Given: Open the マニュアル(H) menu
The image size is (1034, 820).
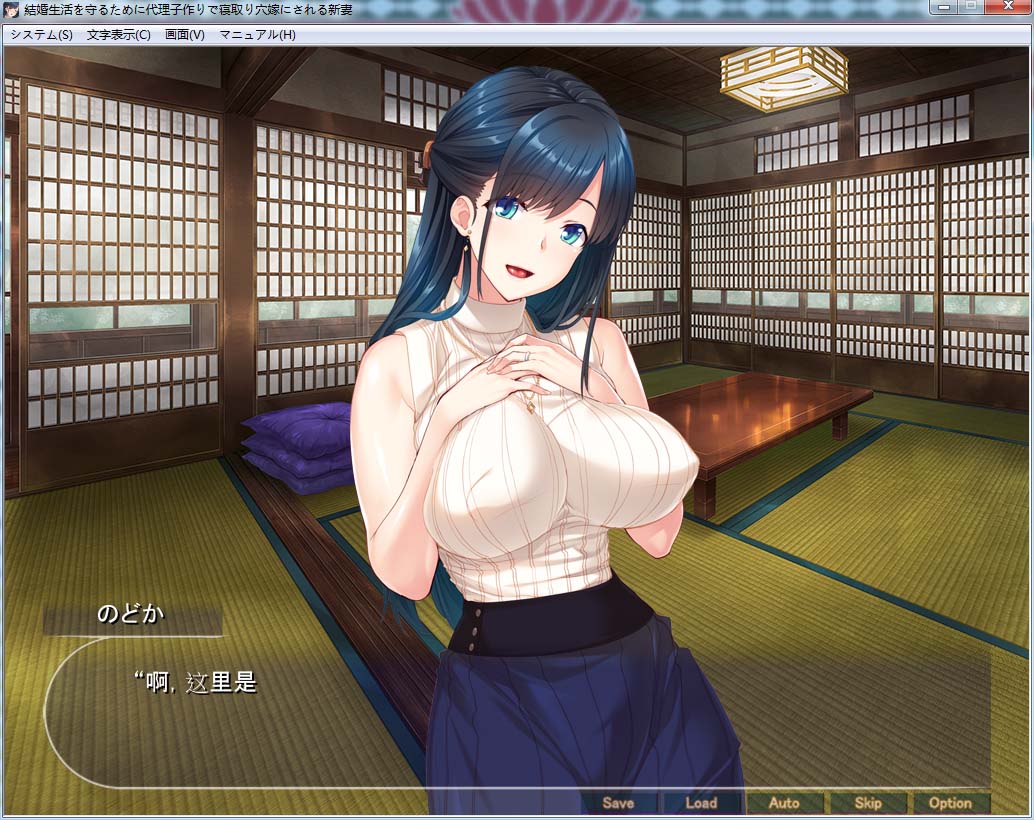Looking at the screenshot, I should [x=257, y=35].
